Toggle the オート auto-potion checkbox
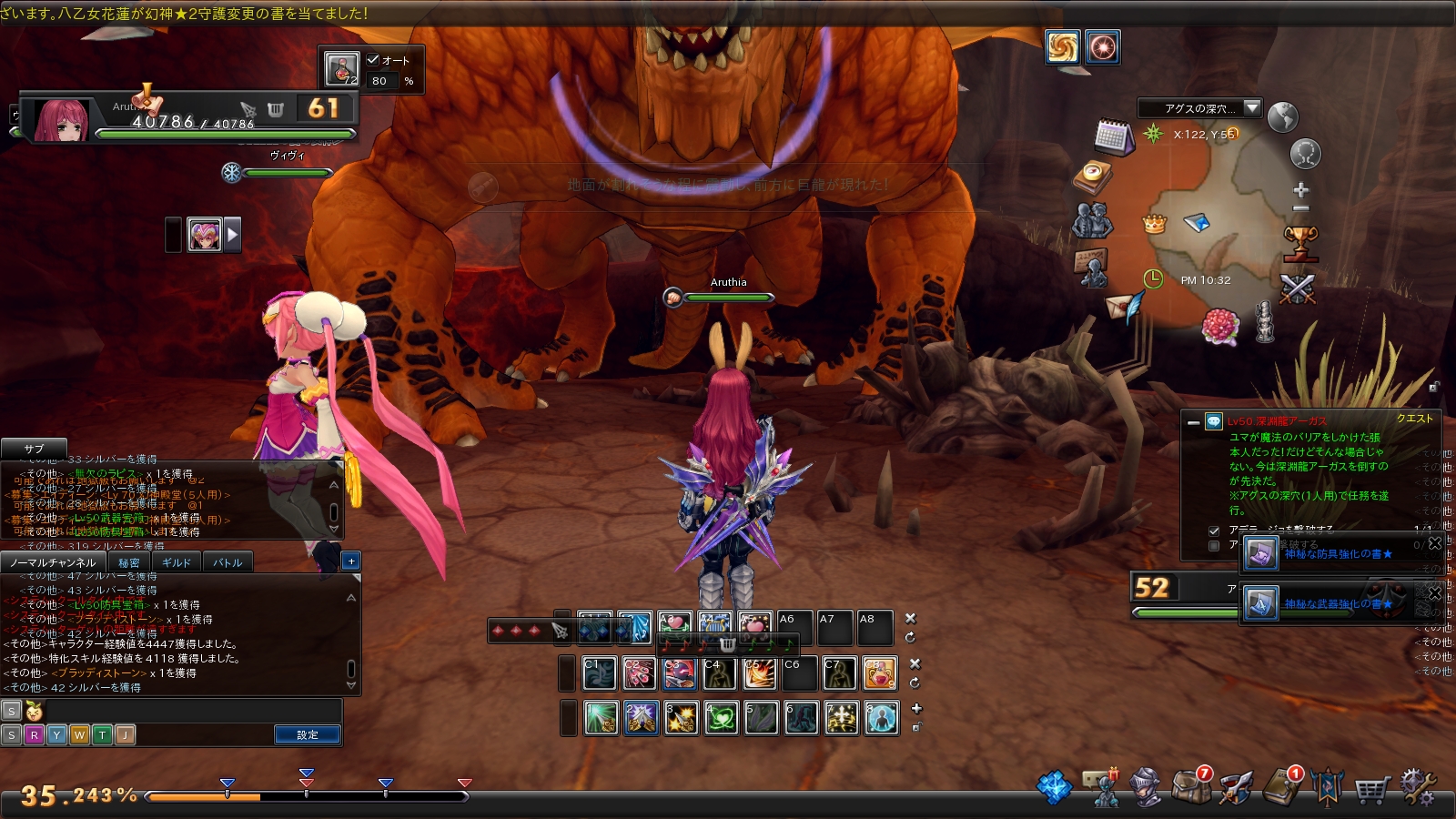 pyautogui.click(x=373, y=60)
